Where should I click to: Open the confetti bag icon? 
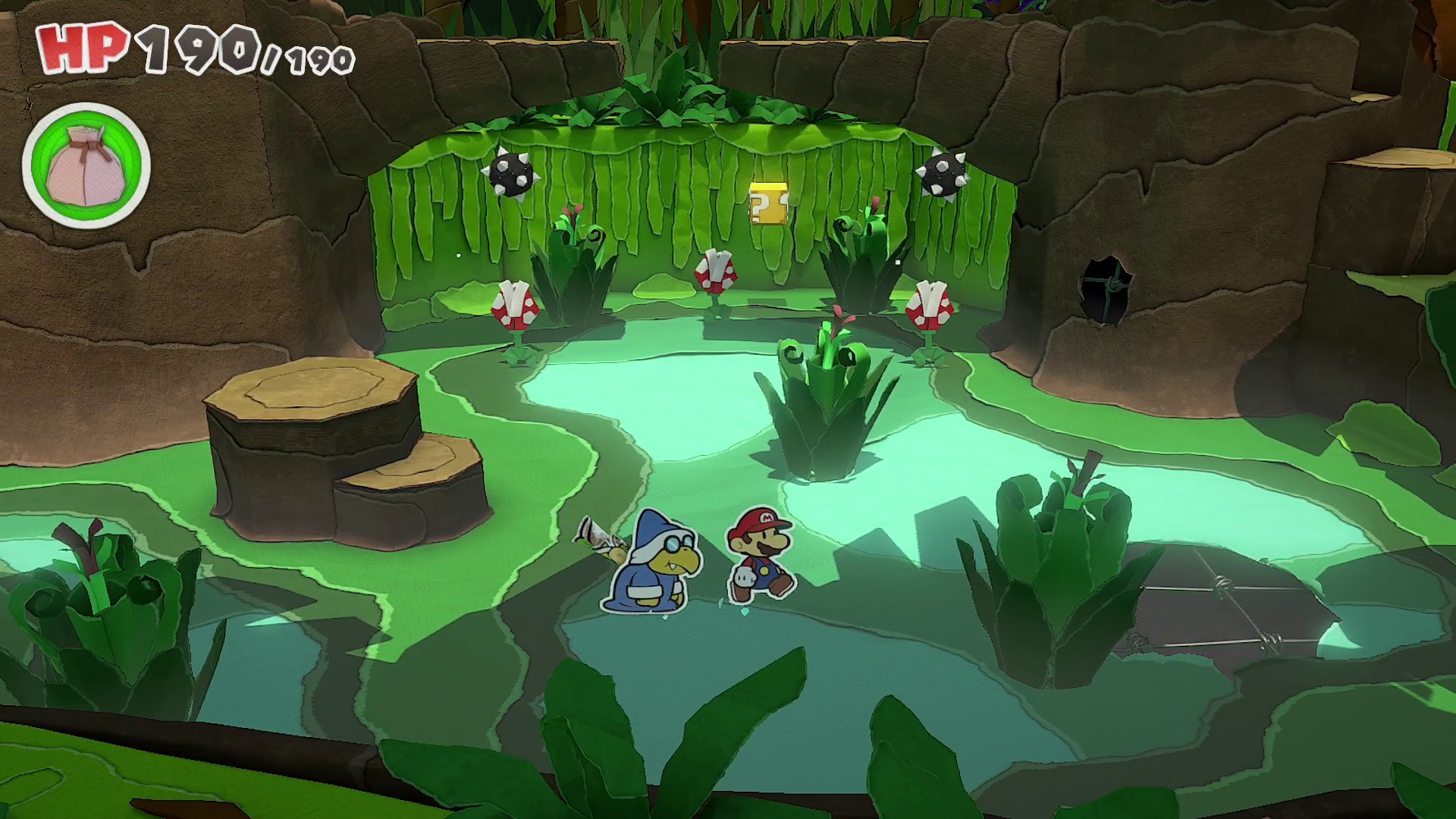pos(86,165)
